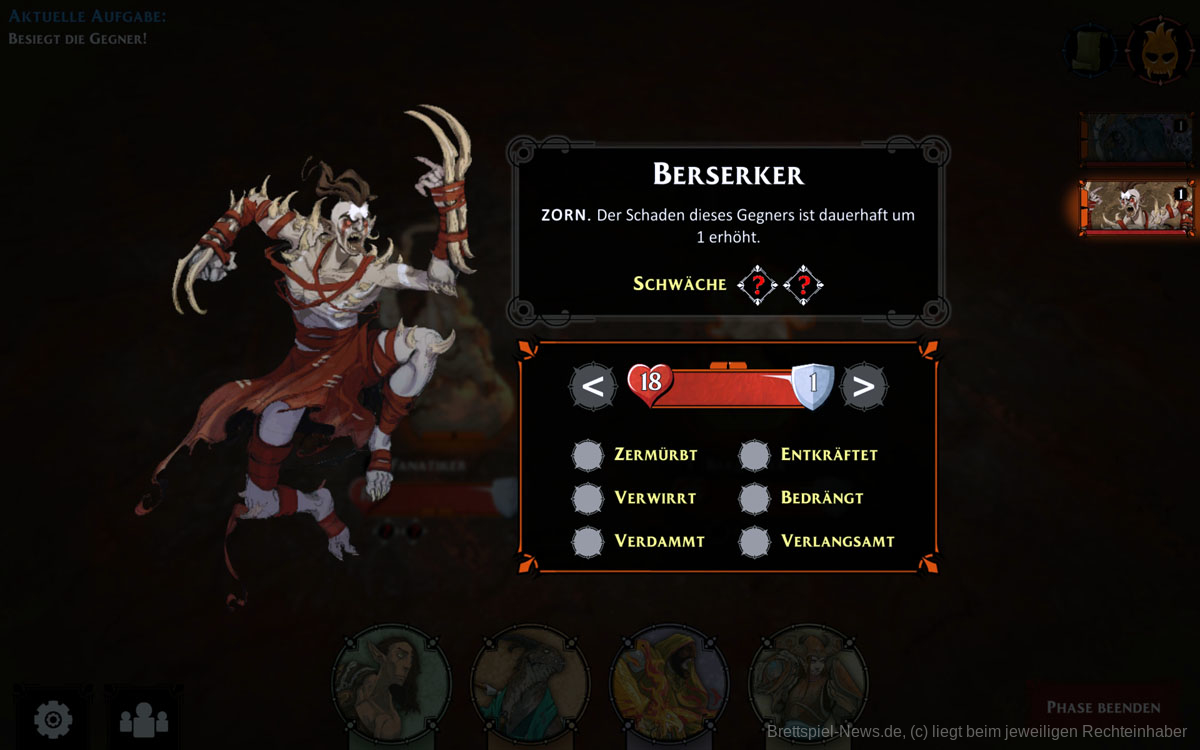Toggle the Verdammt status marker
This screenshot has width=1200, height=750.
588,541
